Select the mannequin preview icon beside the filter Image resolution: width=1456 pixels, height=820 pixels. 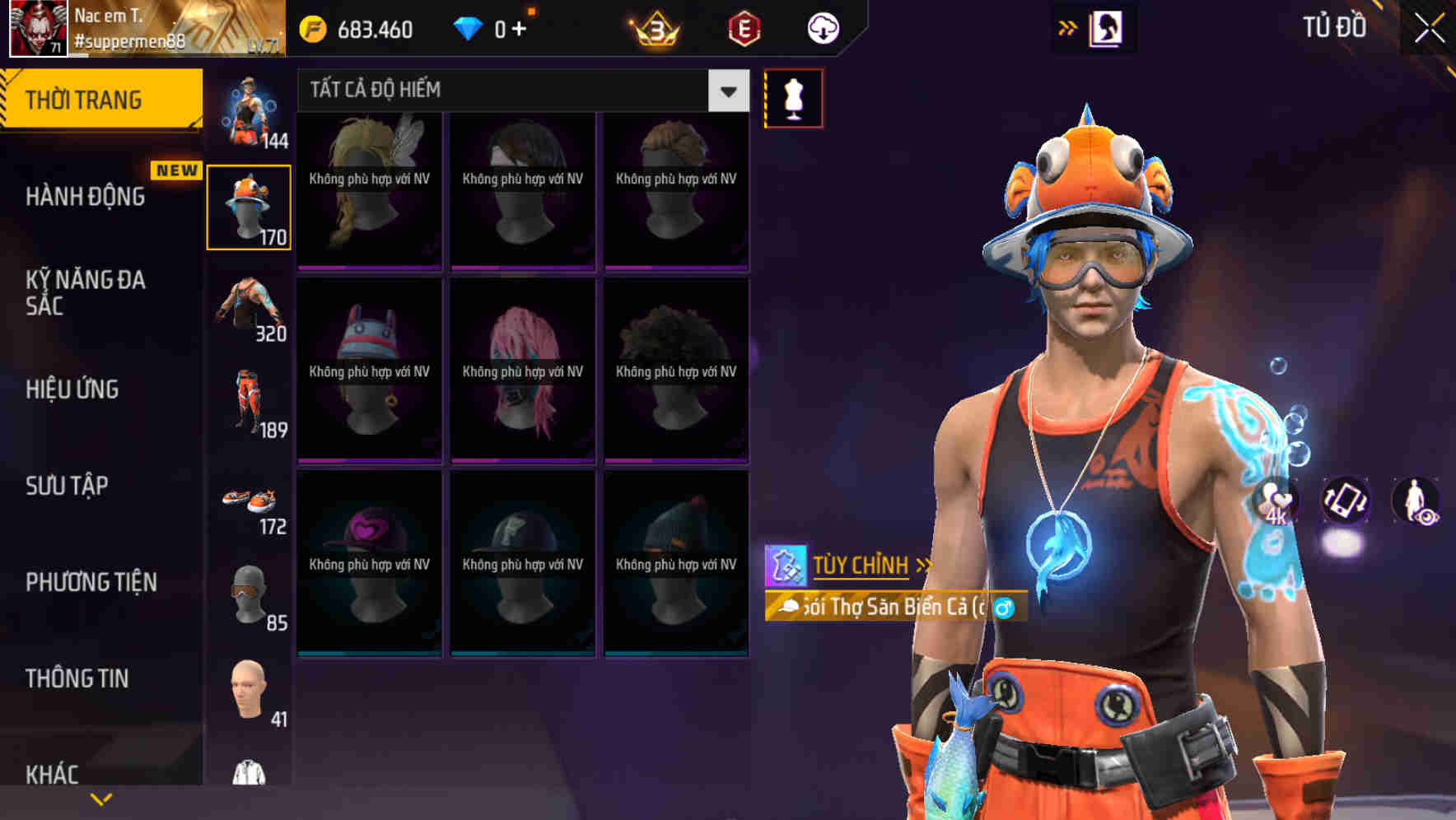pos(793,98)
